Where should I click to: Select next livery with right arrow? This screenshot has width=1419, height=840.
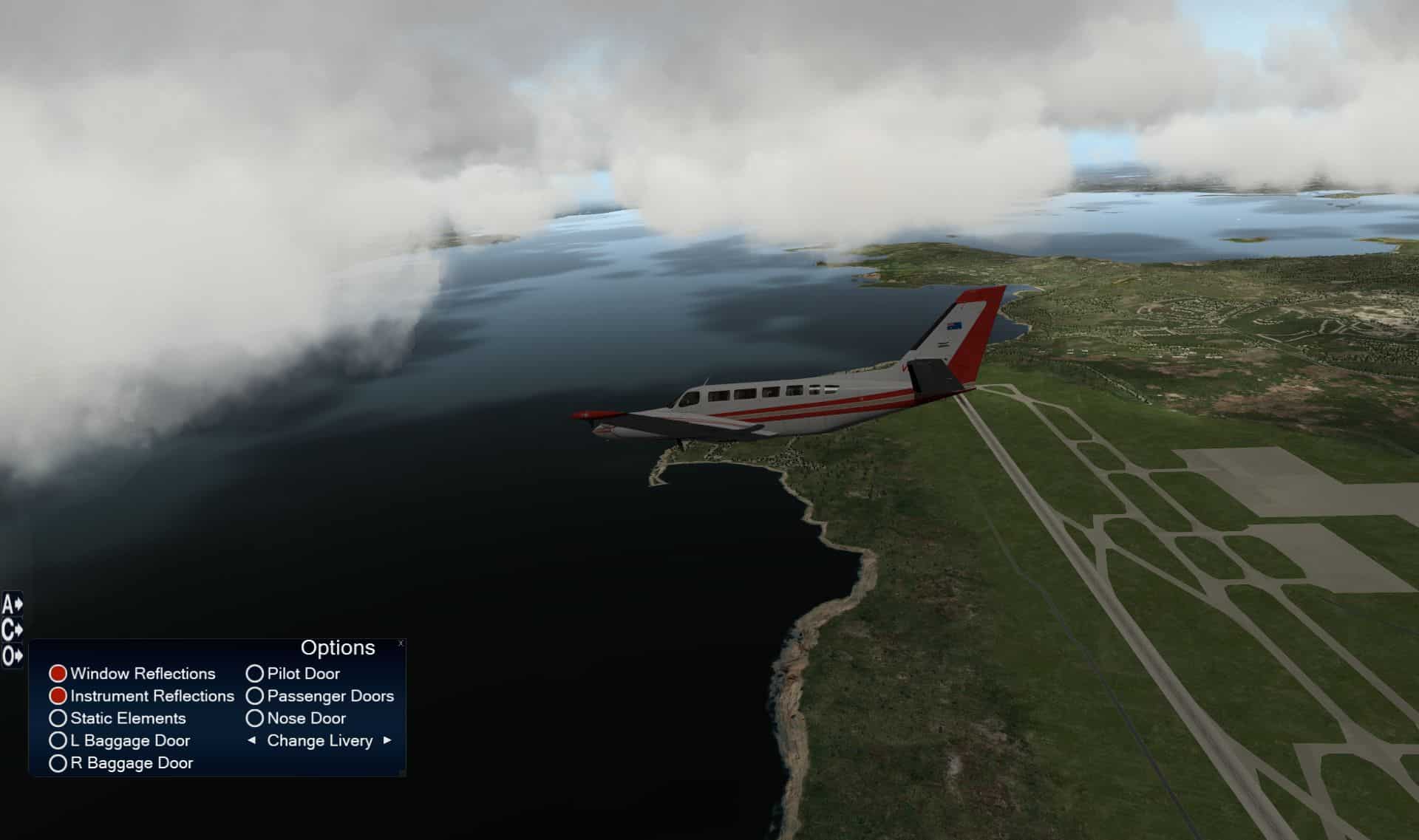click(387, 740)
